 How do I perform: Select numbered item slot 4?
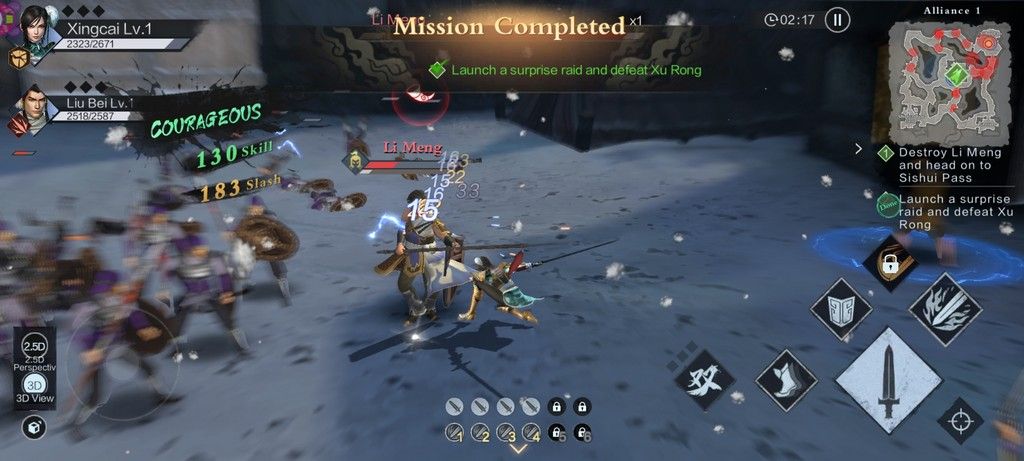click(x=531, y=432)
